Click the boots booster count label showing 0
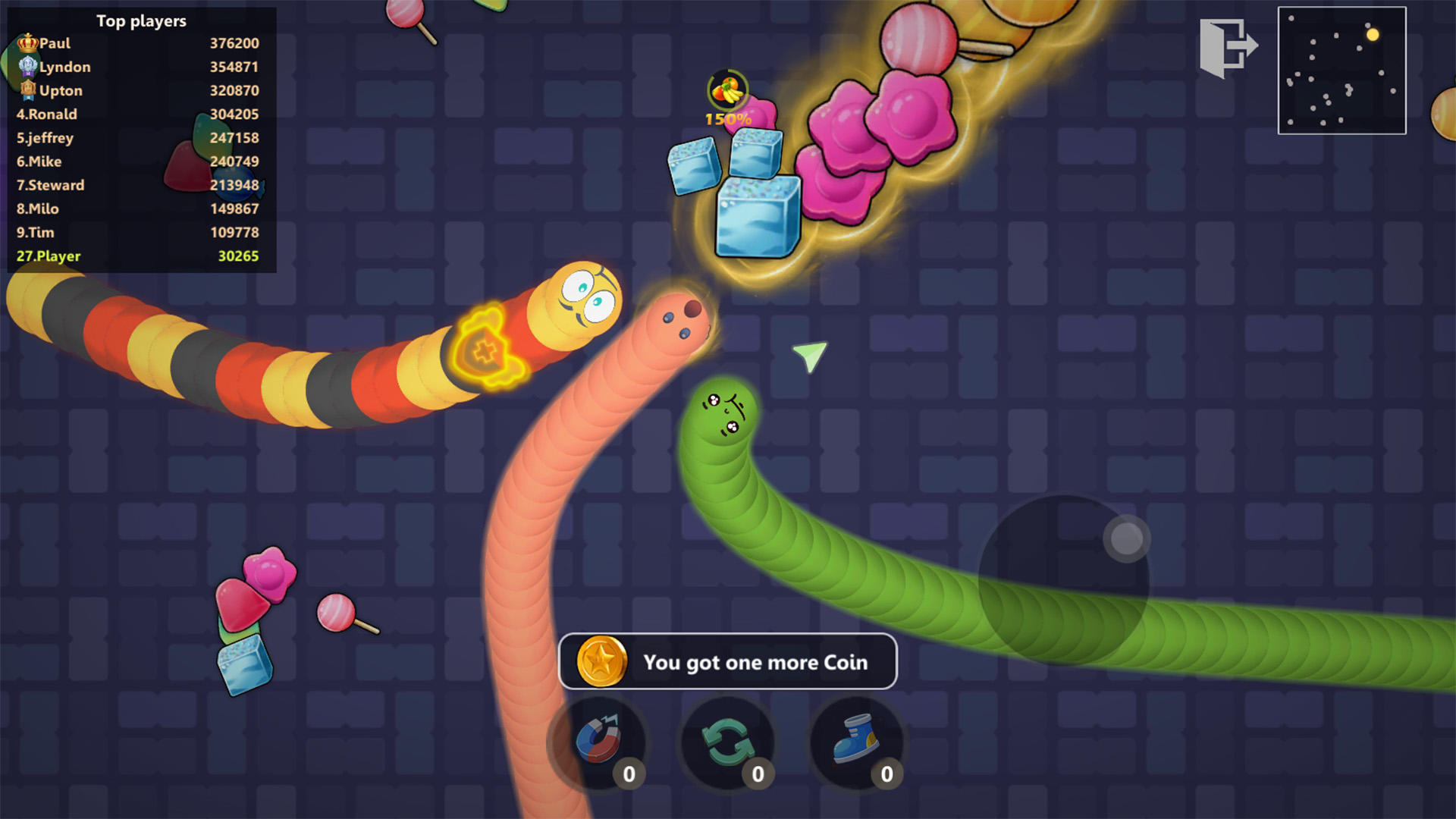This screenshot has height=819, width=1456. pos(886,774)
